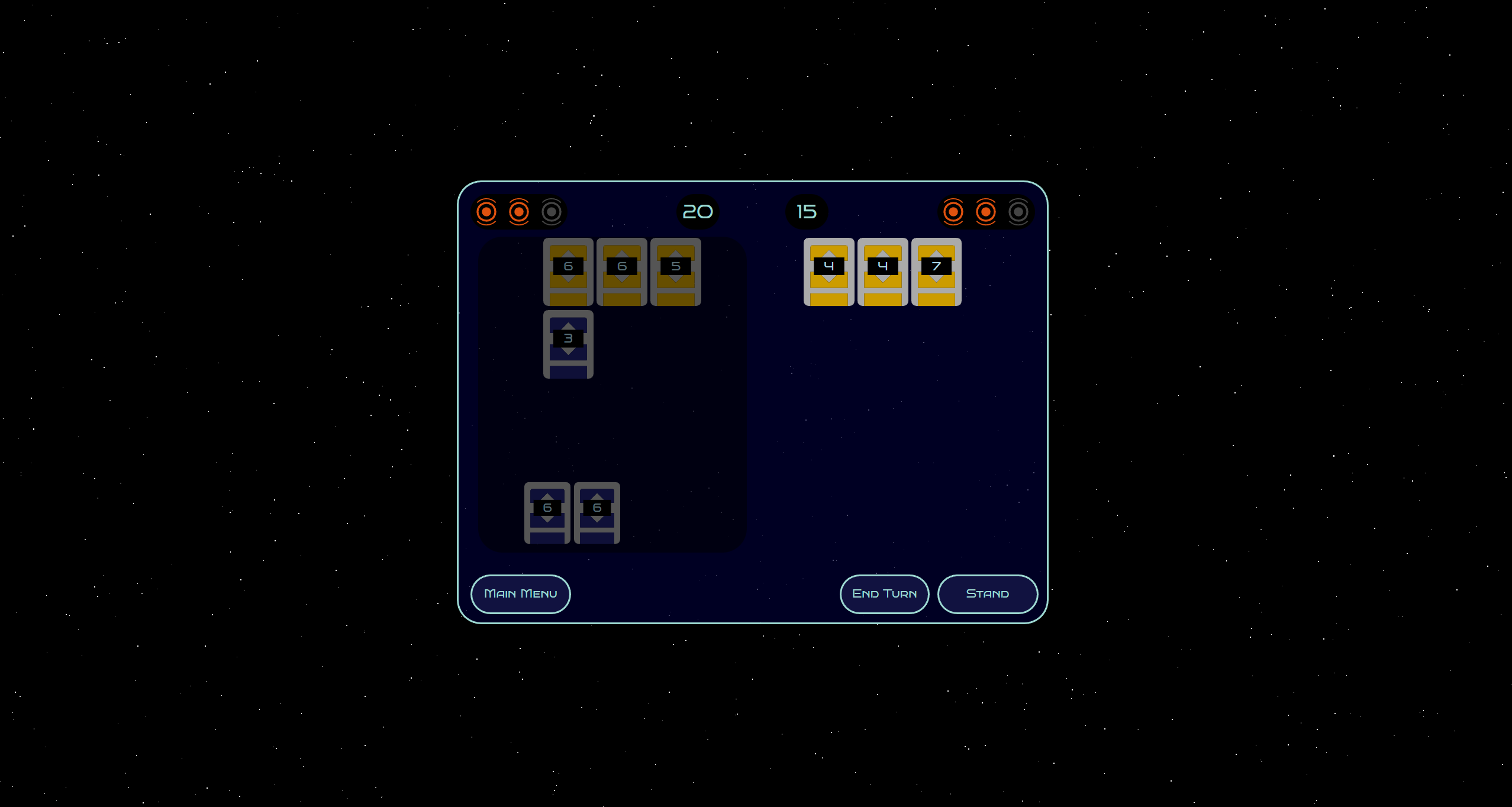Toggle the first orange round-win light on the left
Image resolution: width=1512 pixels, height=807 pixels.
click(486, 211)
